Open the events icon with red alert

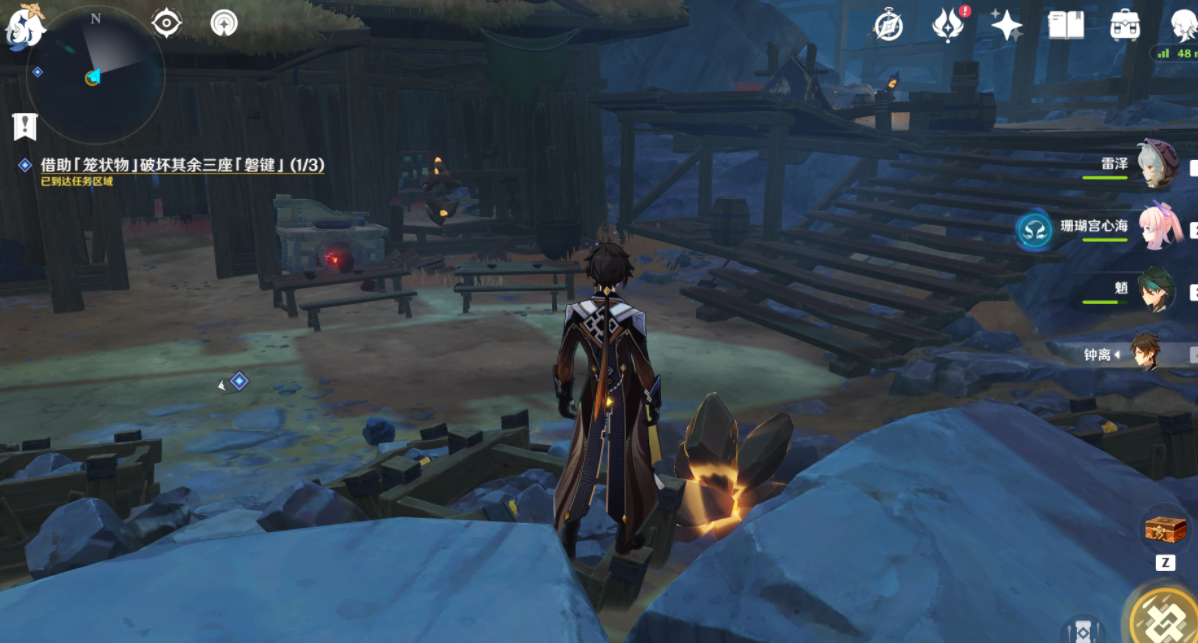pos(946,25)
